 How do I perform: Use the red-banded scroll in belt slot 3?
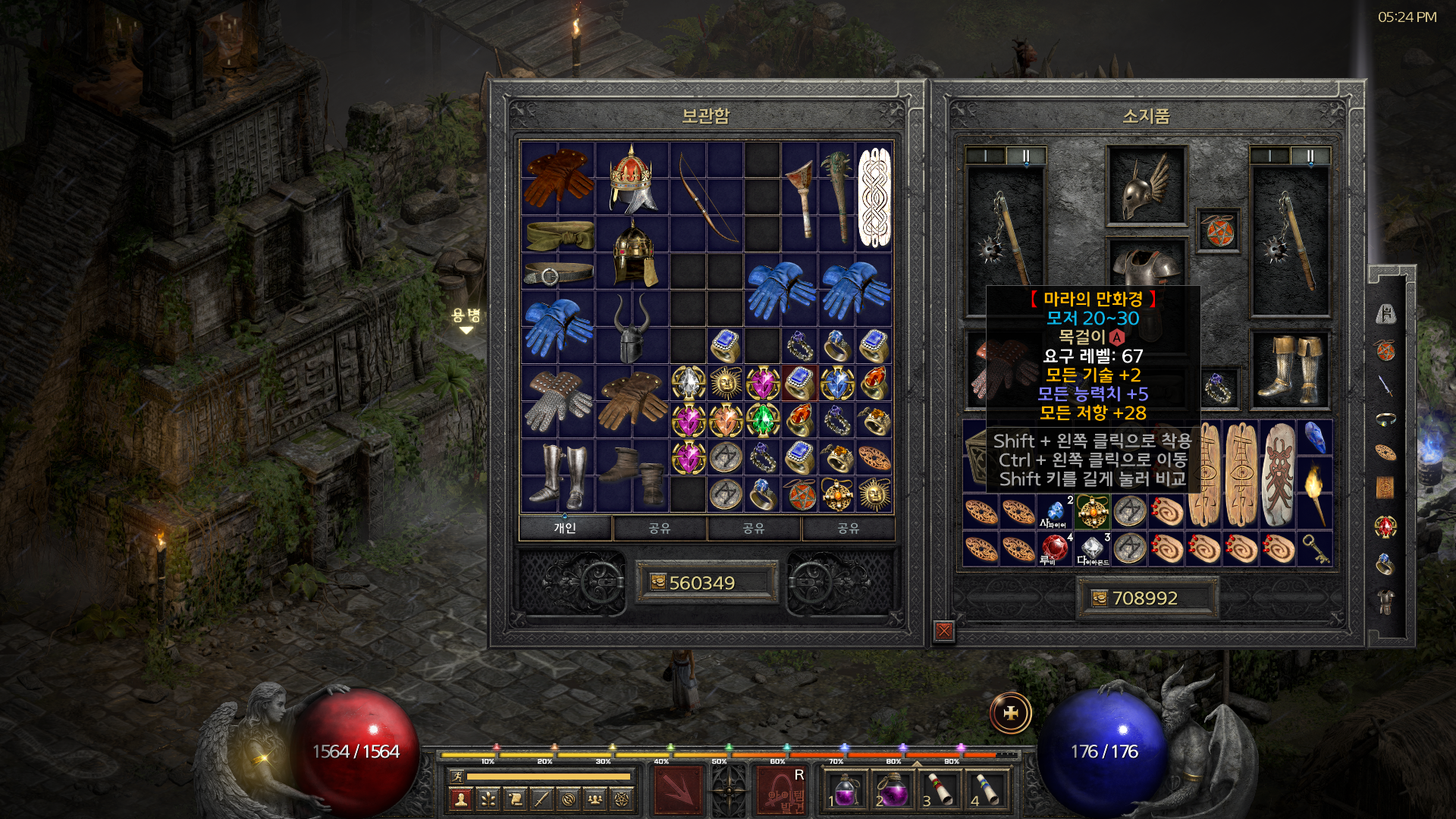[940, 790]
